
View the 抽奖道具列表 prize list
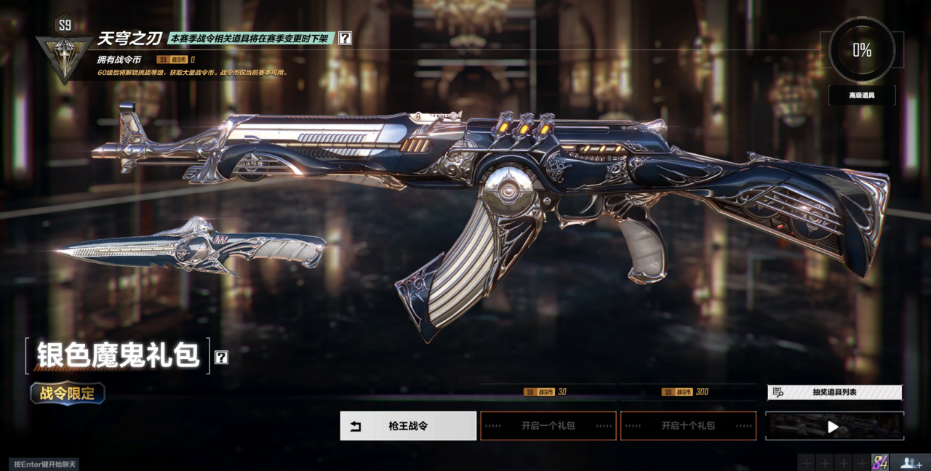pos(834,393)
